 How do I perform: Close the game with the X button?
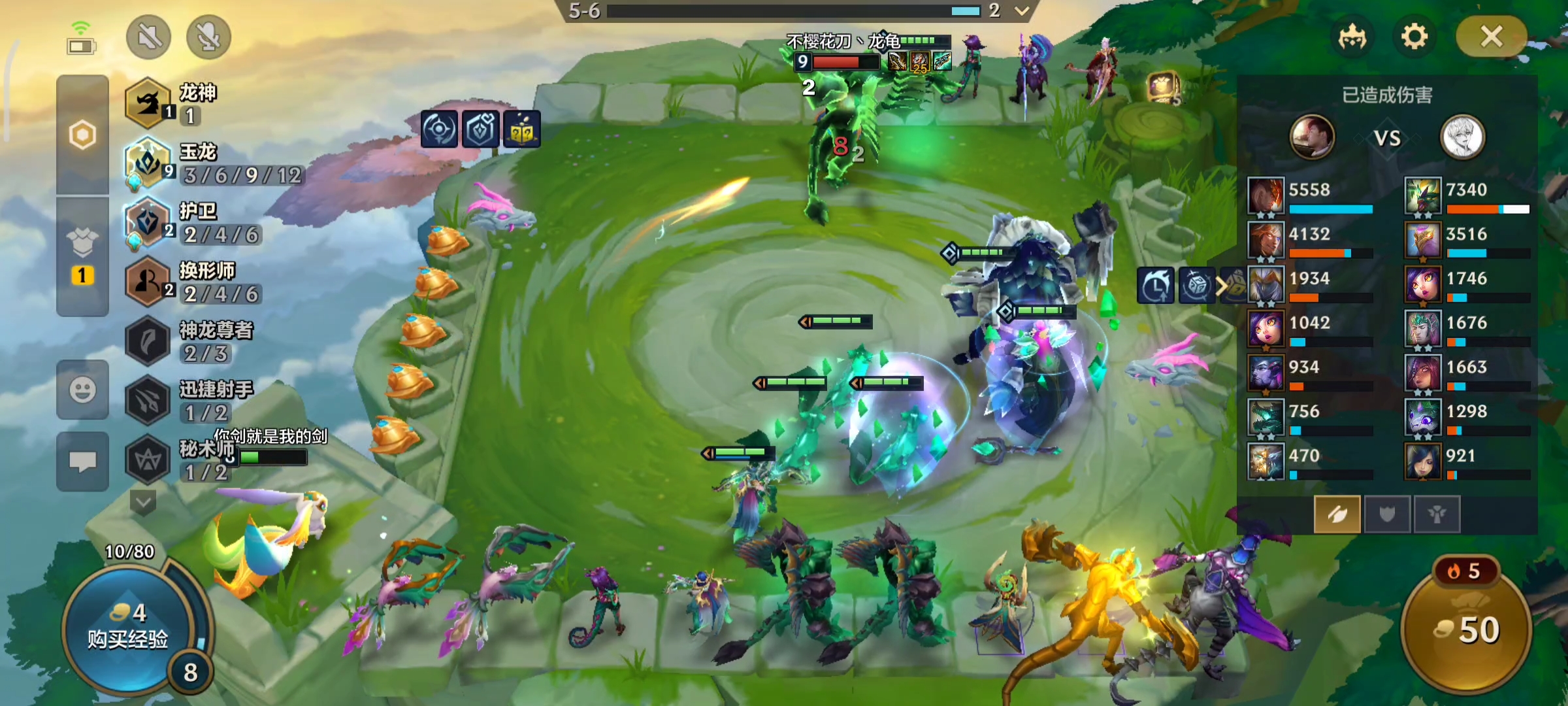coord(1491,37)
